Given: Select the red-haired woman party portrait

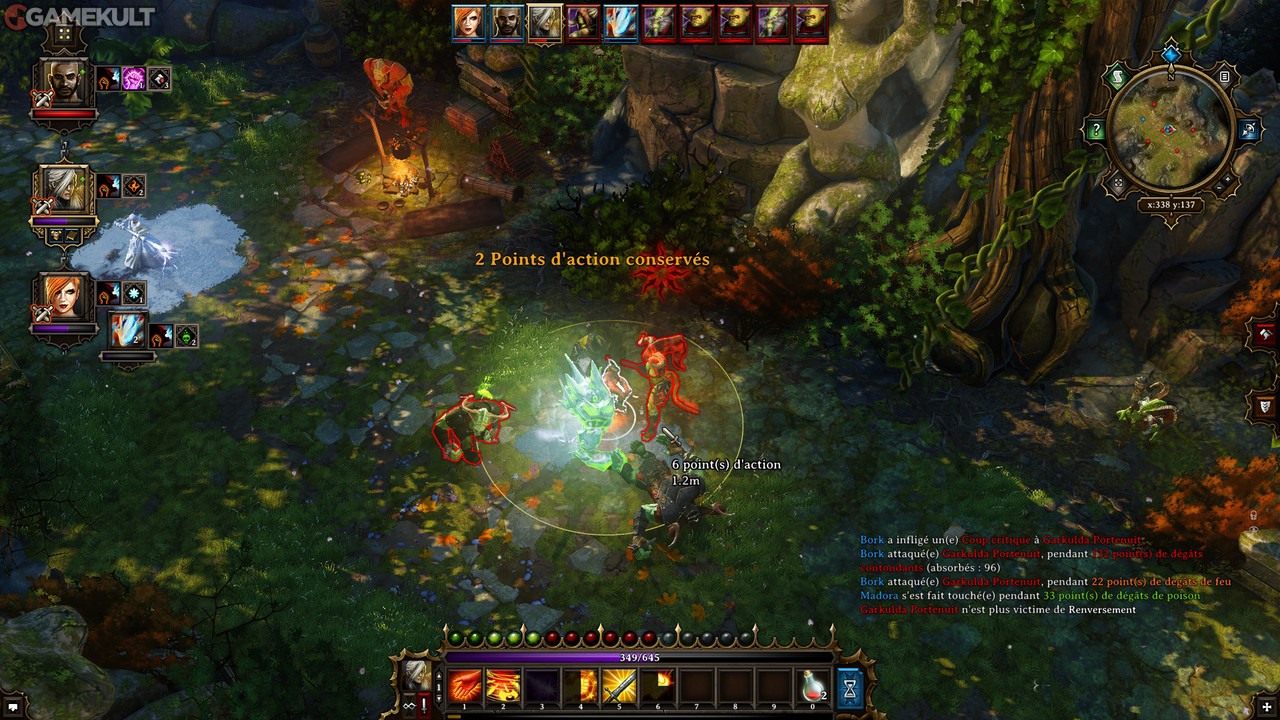Looking at the screenshot, I should pos(66,297).
